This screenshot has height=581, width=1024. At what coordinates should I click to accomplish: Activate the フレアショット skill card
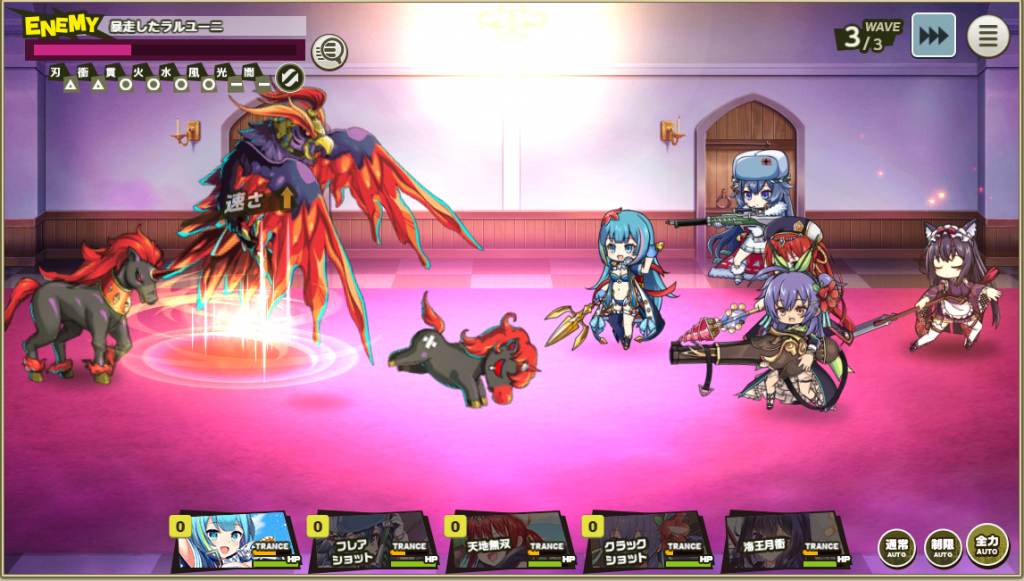coord(374,542)
